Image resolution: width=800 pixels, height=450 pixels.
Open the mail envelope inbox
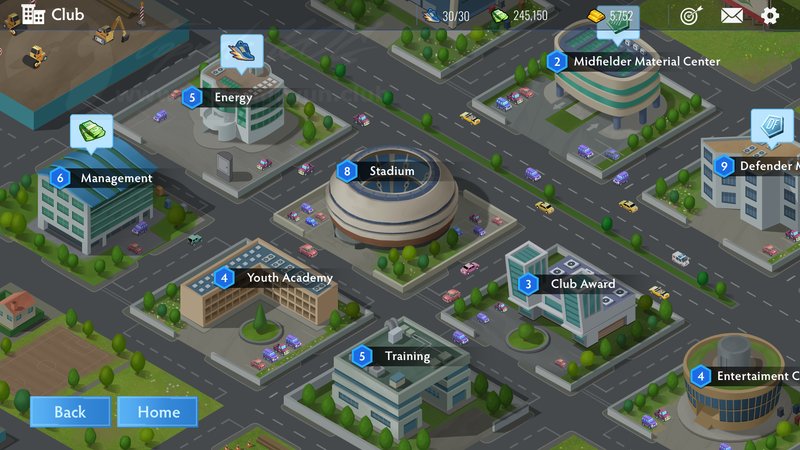pos(732,16)
